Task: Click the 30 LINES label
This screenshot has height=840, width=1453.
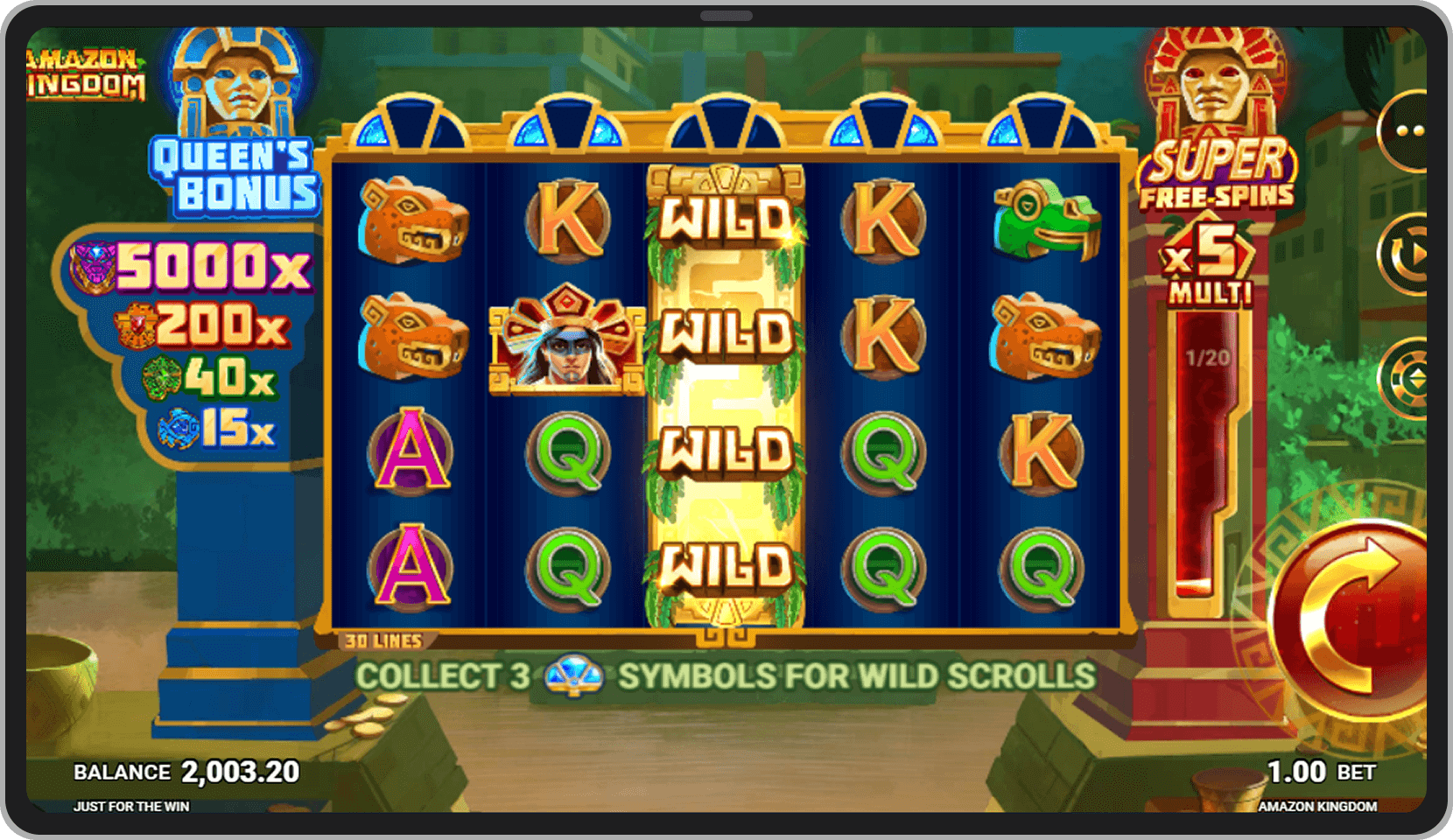Action: click(x=383, y=640)
